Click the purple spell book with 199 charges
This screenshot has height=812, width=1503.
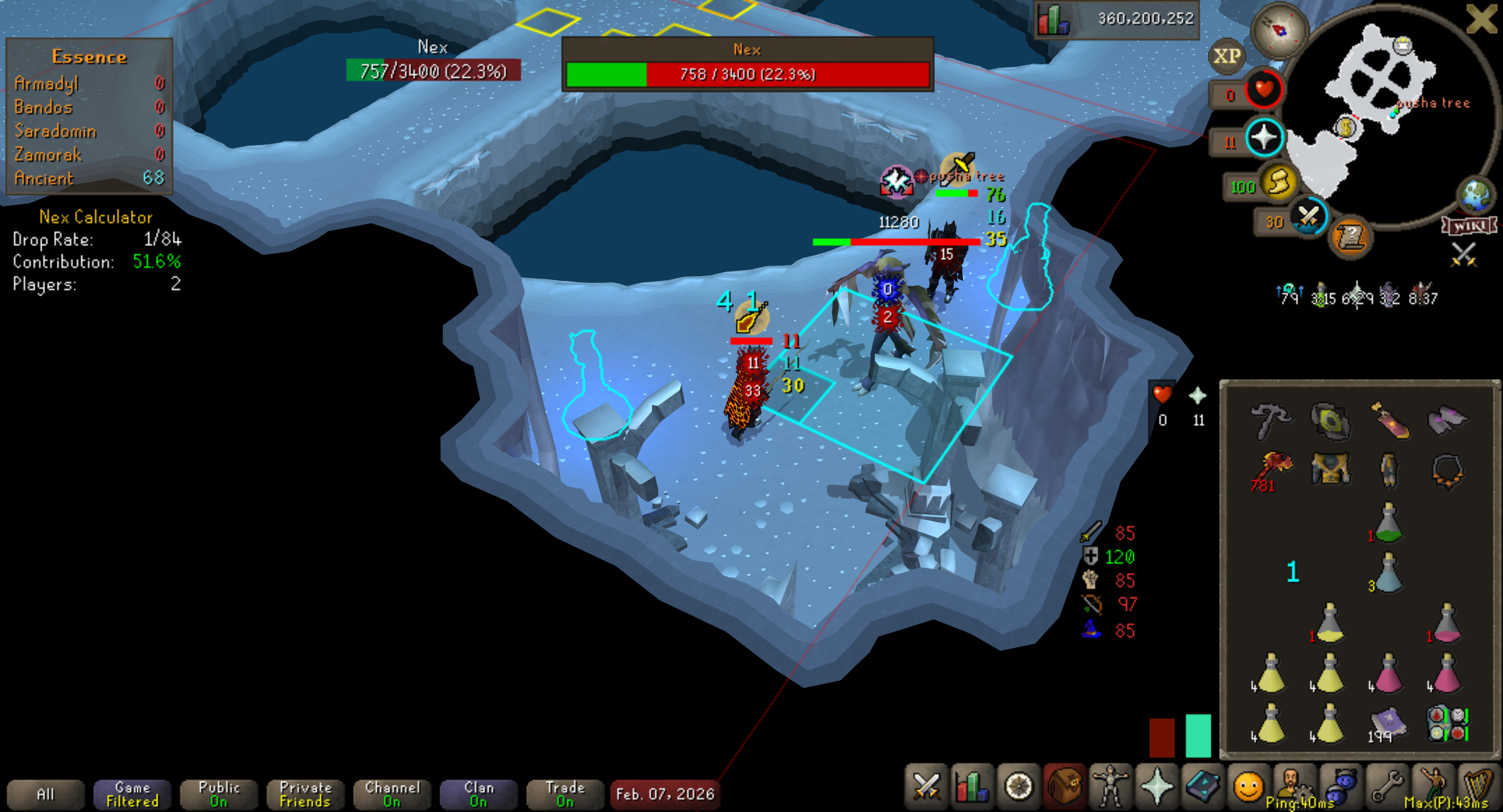[1388, 723]
